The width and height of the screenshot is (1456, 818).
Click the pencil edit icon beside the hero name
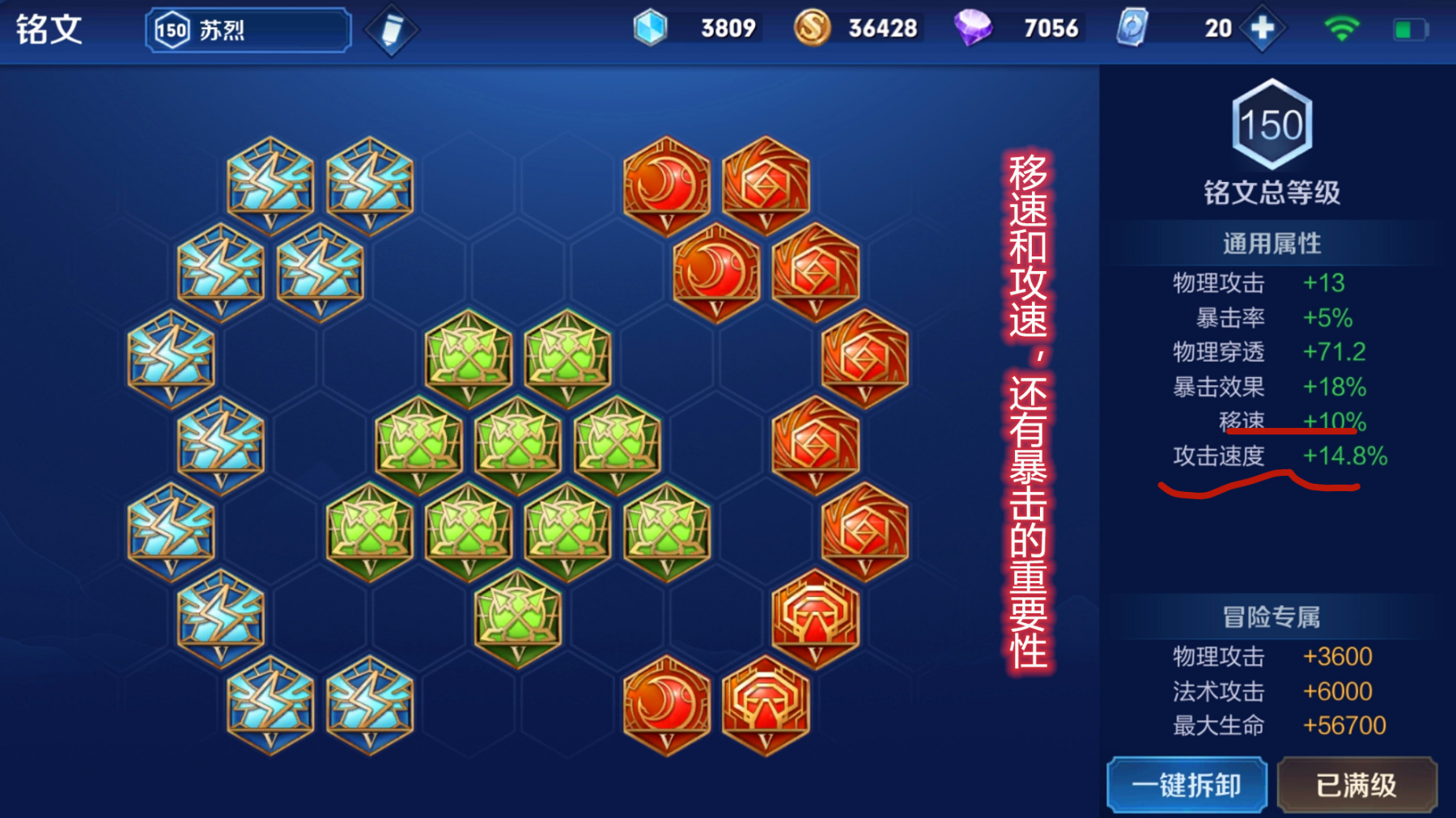(x=391, y=29)
